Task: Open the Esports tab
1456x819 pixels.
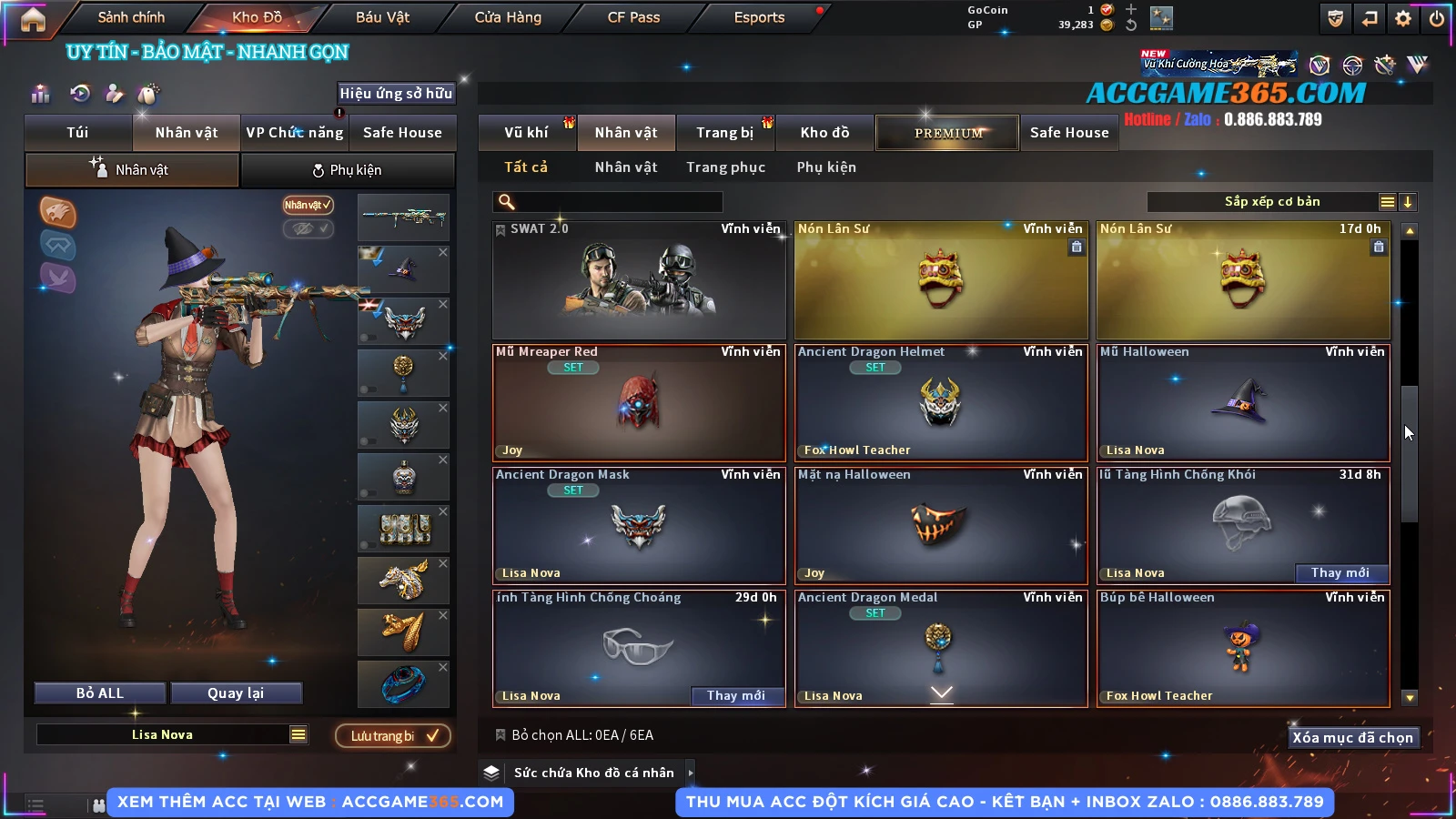Action: 759,17
